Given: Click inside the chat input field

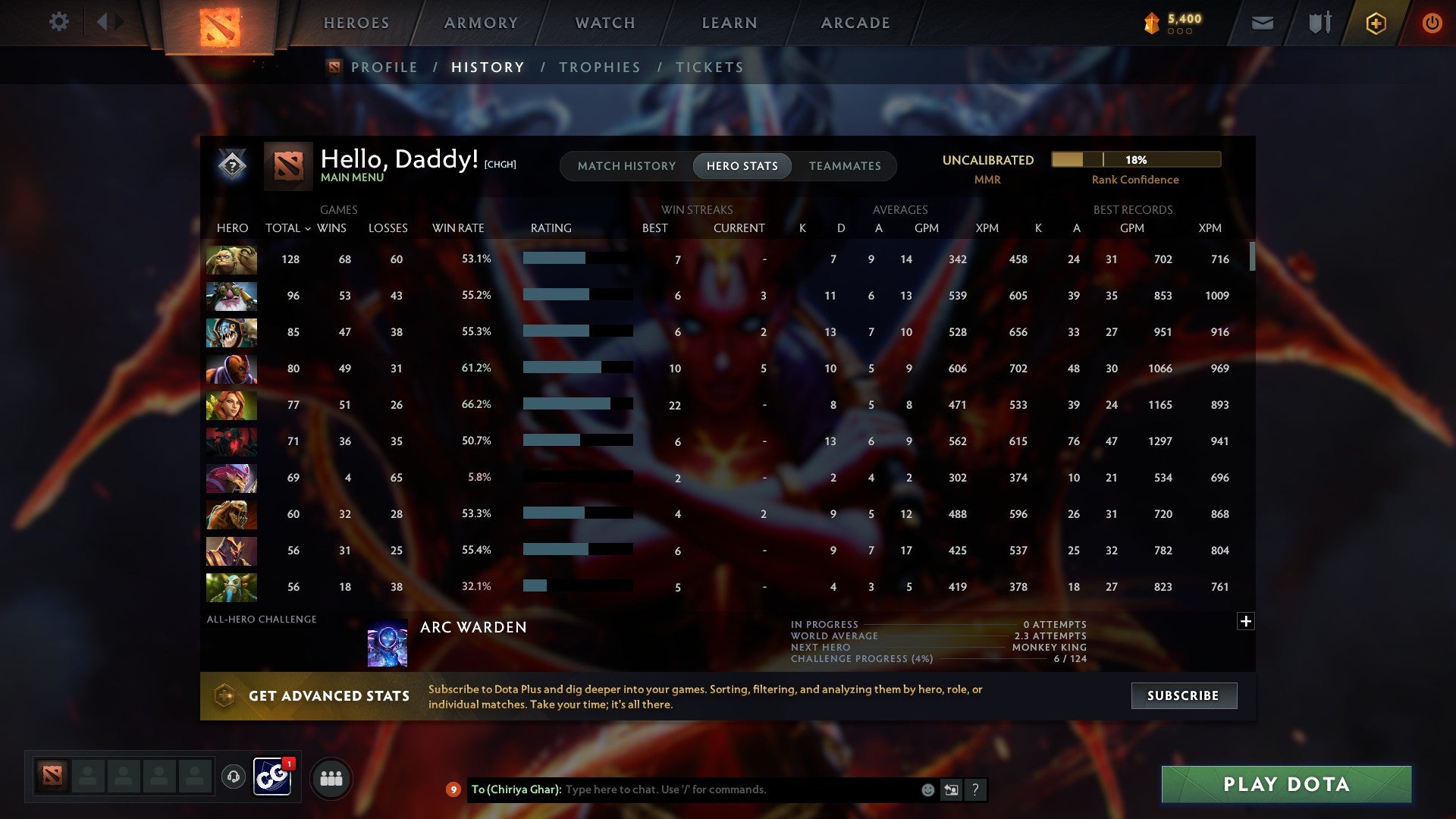Looking at the screenshot, I should [x=720, y=789].
